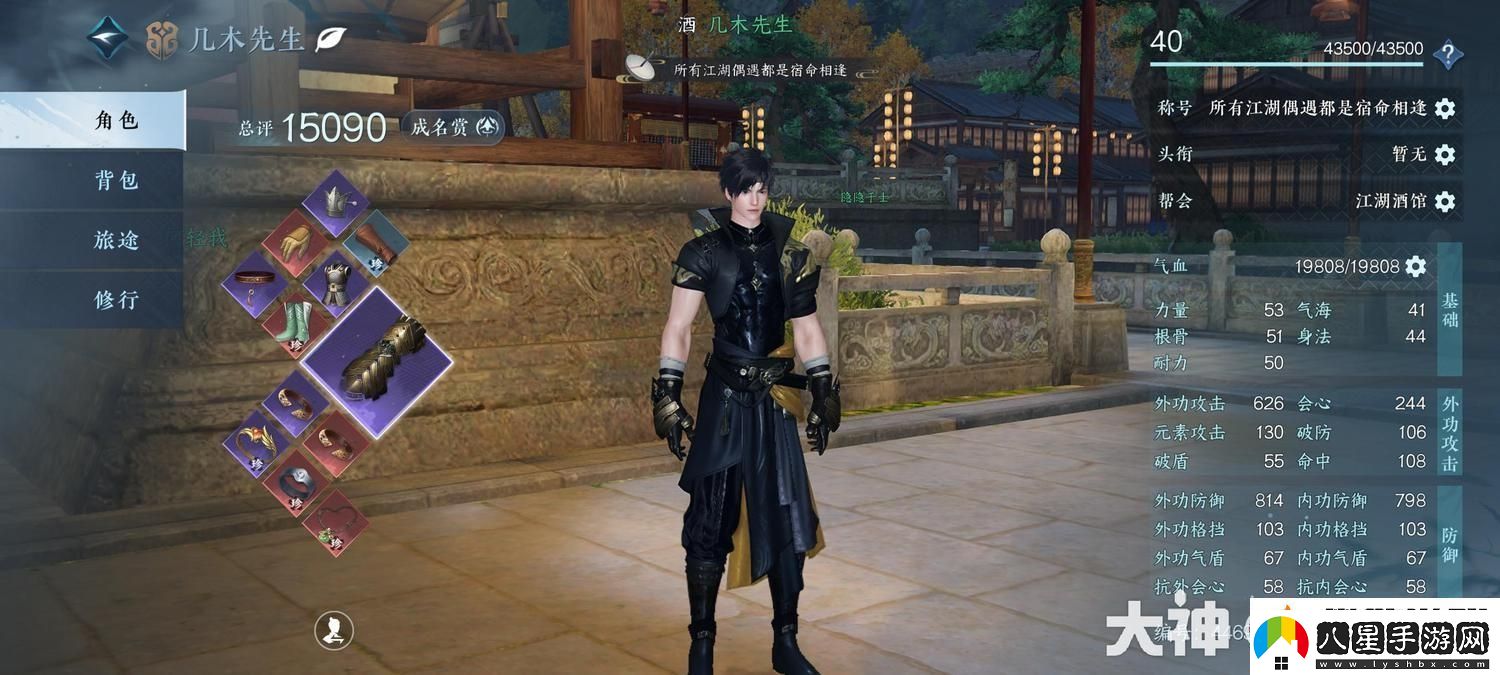Click the character silhouette button
This screenshot has width=1500, height=675.
333,630
